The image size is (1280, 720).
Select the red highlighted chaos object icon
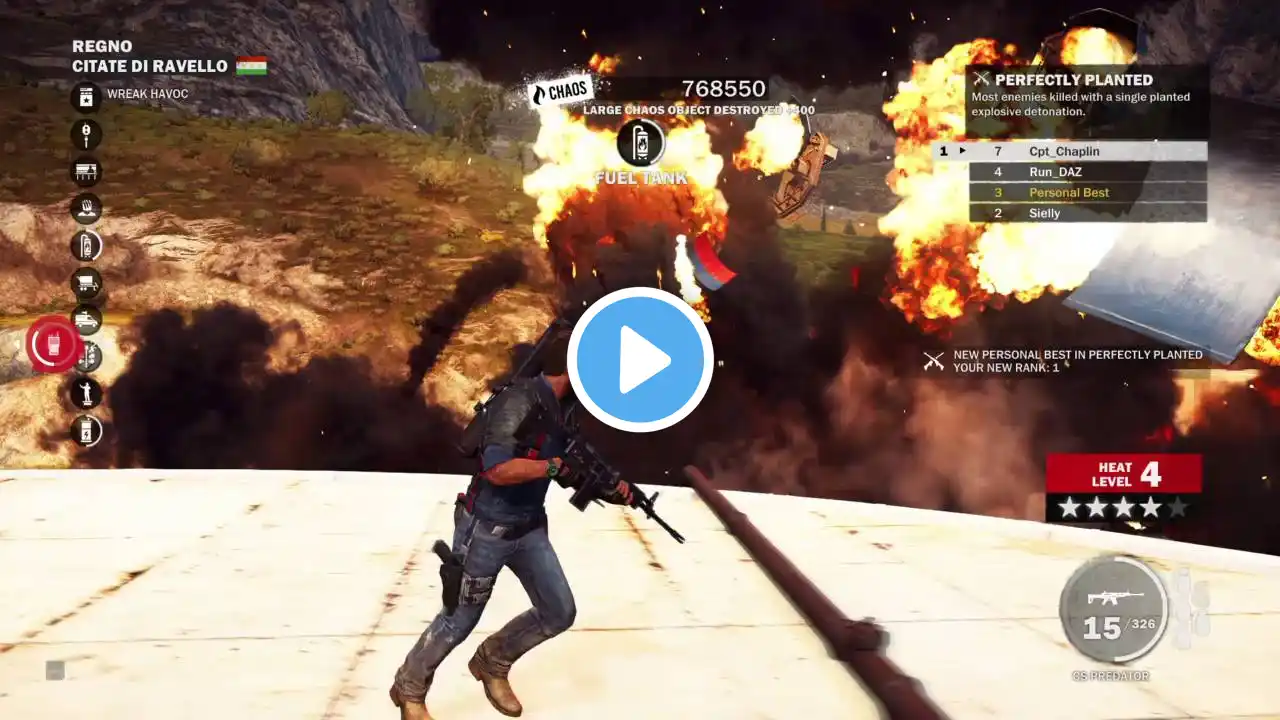click(x=51, y=344)
